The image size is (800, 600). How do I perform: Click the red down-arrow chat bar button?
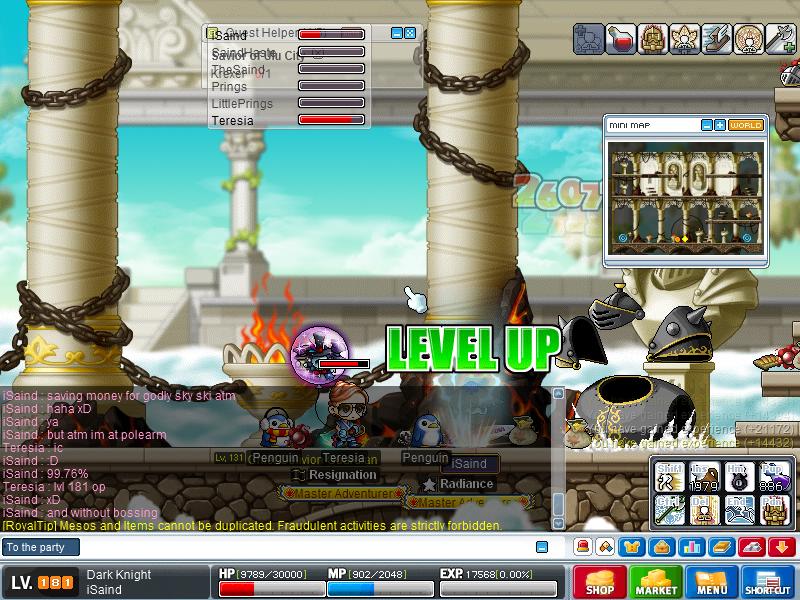pos(783,547)
